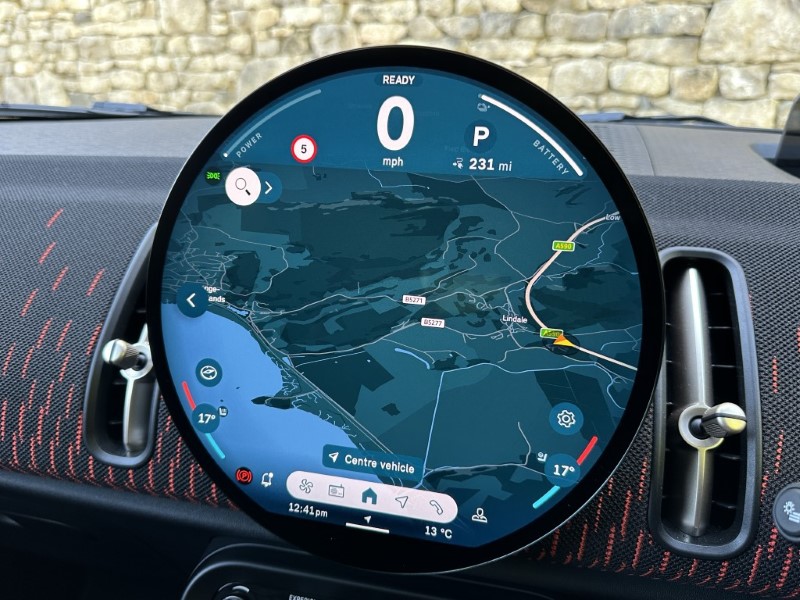Open the navigation arrow icon in the dock

coord(402,500)
